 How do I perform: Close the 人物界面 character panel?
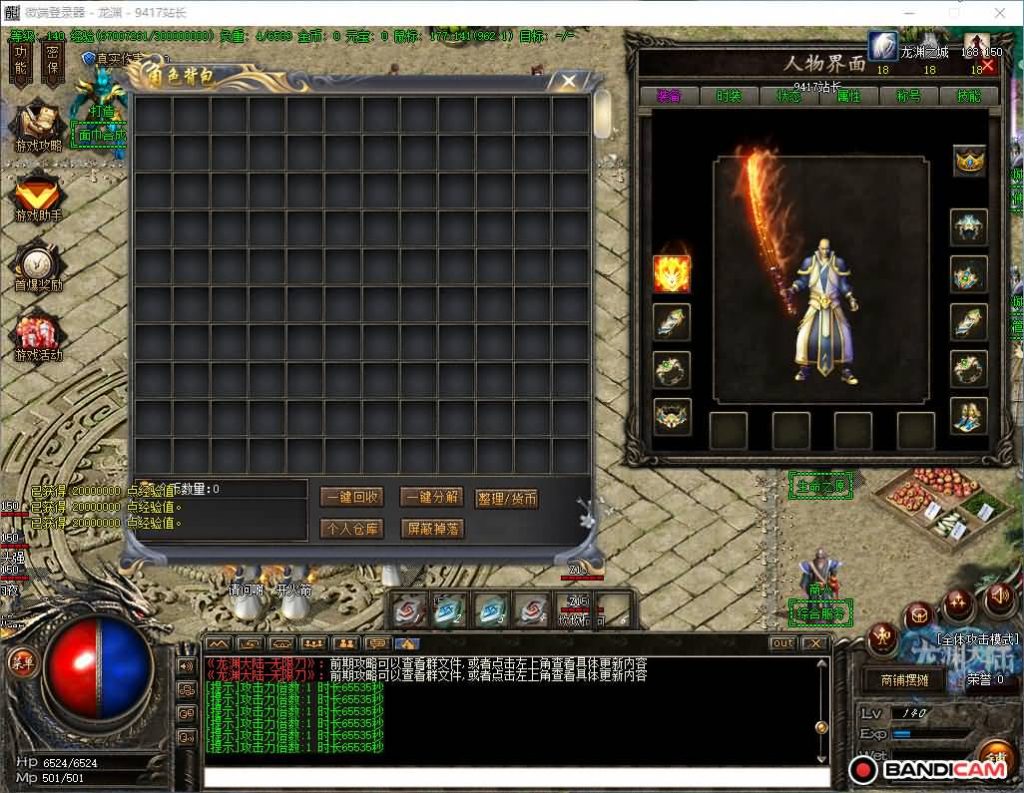(x=988, y=66)
